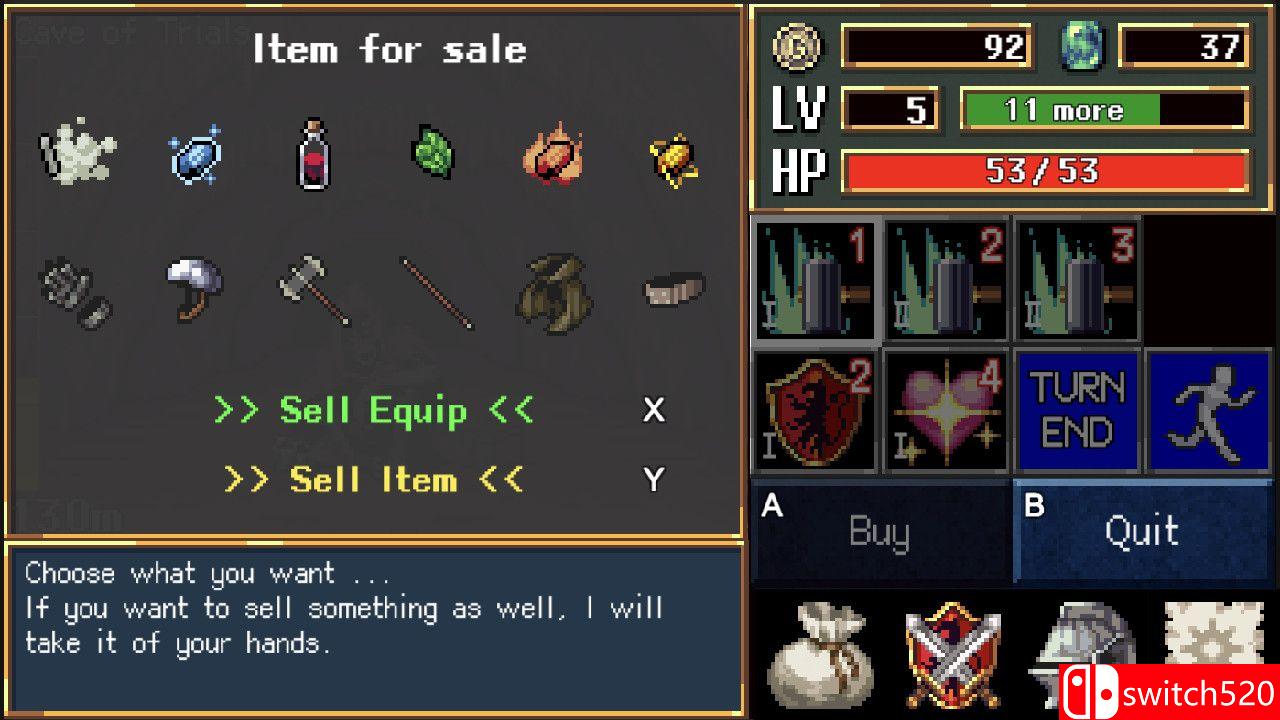
Task: Open the Sell Equip option
Action: point(374,411)
